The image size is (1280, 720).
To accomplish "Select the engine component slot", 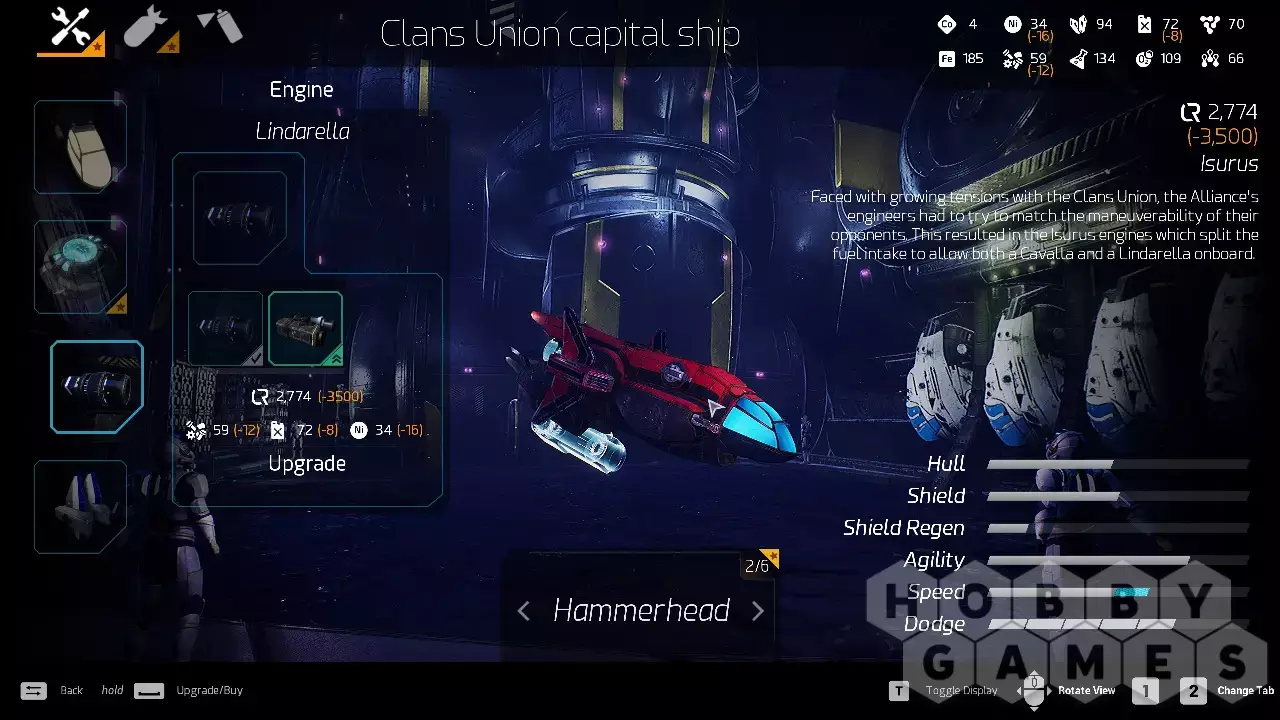I will click(x=97, y=387).
